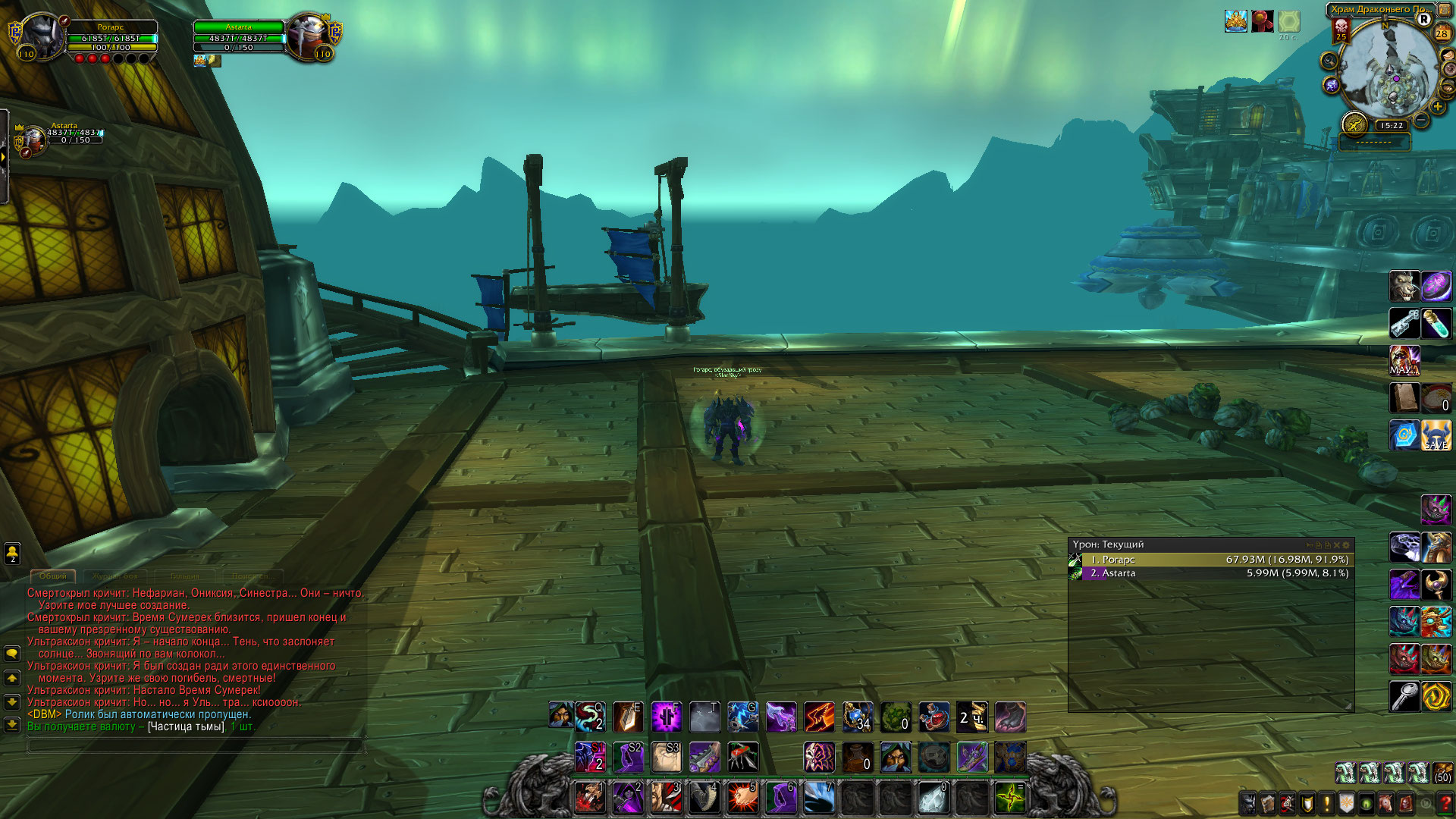Click the minimap tracking magnifier button
Image resolution: width=1456 pixels, height=819 pixels.
click(1329, 61)
